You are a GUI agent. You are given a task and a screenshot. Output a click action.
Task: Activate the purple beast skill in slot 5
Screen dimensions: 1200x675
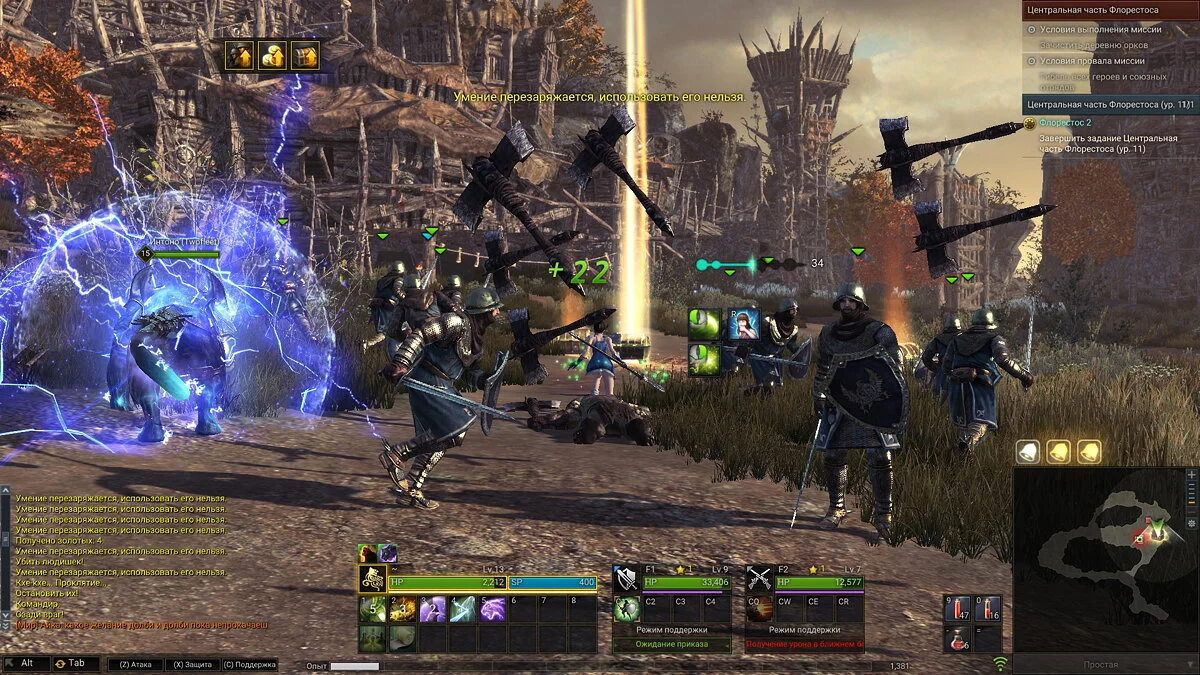493,609
